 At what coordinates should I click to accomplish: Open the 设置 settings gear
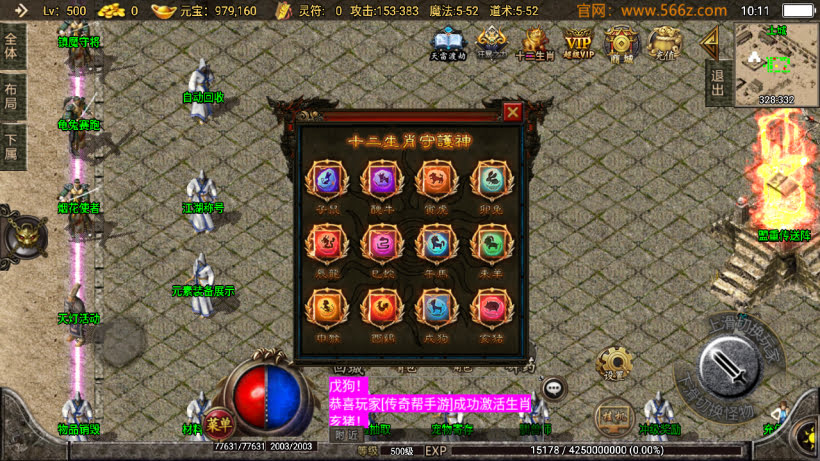[614, 364]
